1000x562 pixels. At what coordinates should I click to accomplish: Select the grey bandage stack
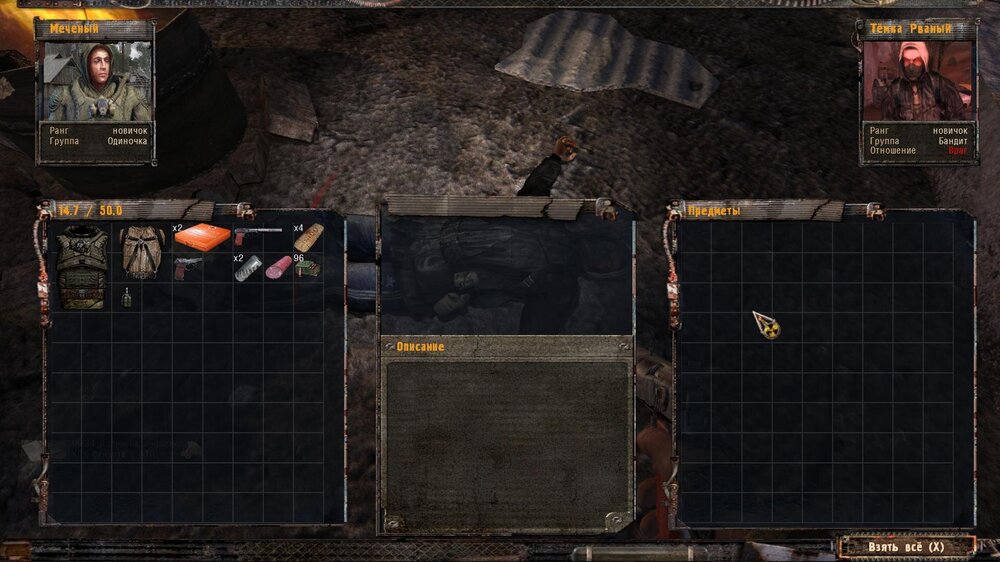coord(247,269)
